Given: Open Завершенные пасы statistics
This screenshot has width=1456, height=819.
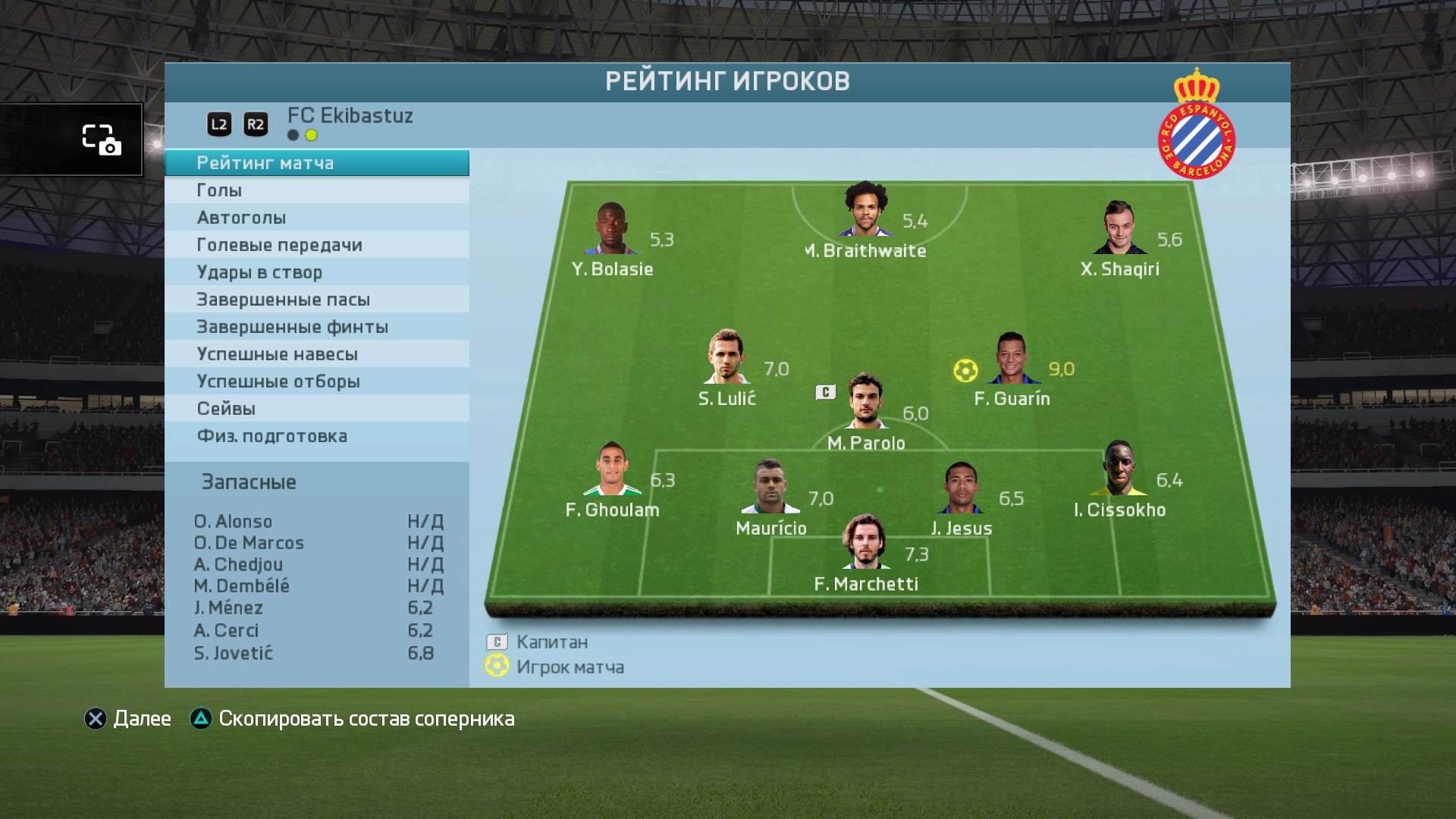Looking at the screenshot, I should pyautogui.click(x=316, y=300).
